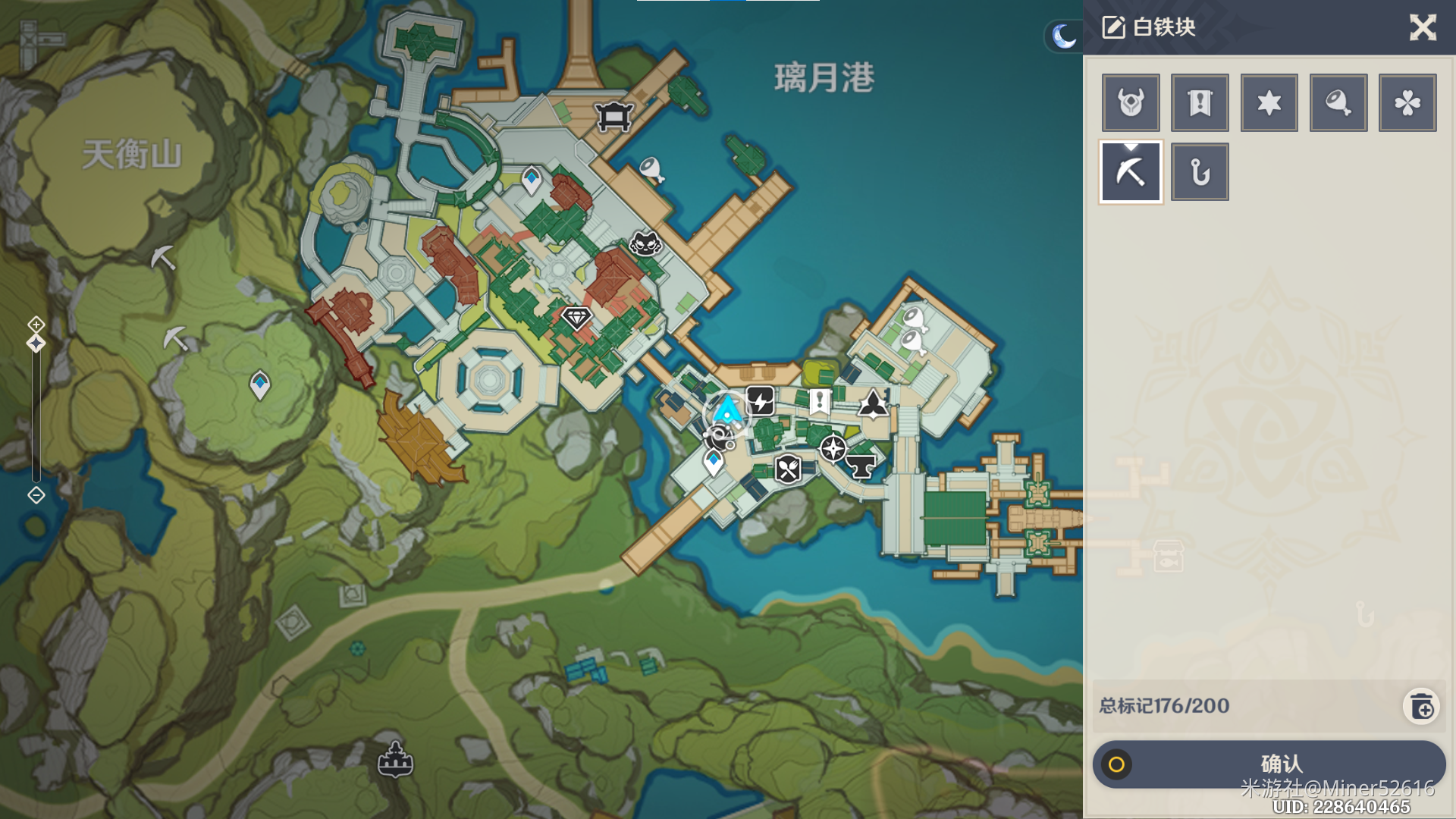Select the pickaxe pin icon
1456x819 pixels.
(1131, 172)
